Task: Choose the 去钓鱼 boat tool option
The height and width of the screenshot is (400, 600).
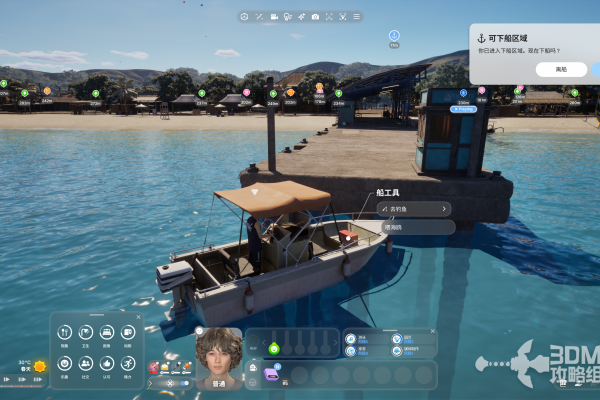Action: (413, 209)
